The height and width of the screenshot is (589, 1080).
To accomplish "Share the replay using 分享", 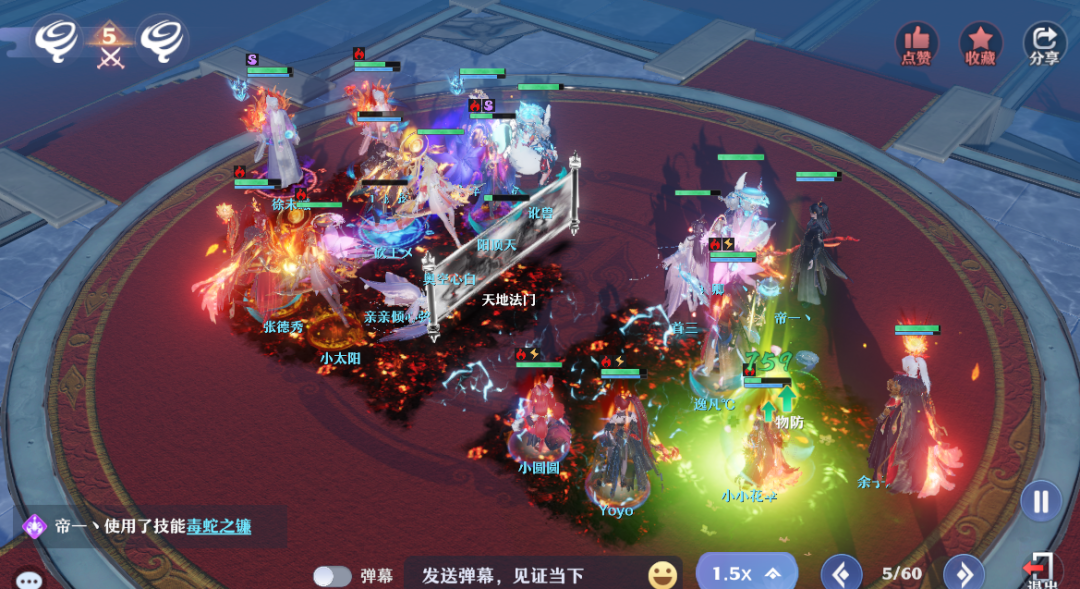I will click(x=1044, y=43).
